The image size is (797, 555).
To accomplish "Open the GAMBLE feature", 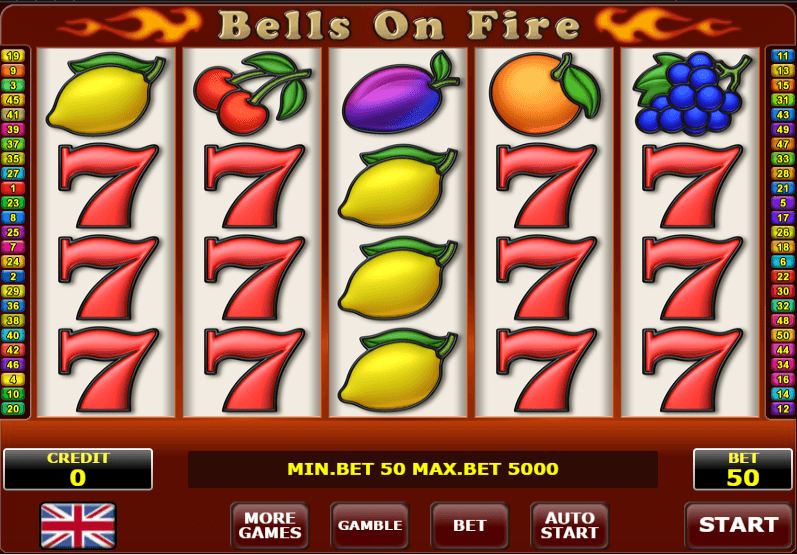I will pos(369,525).
